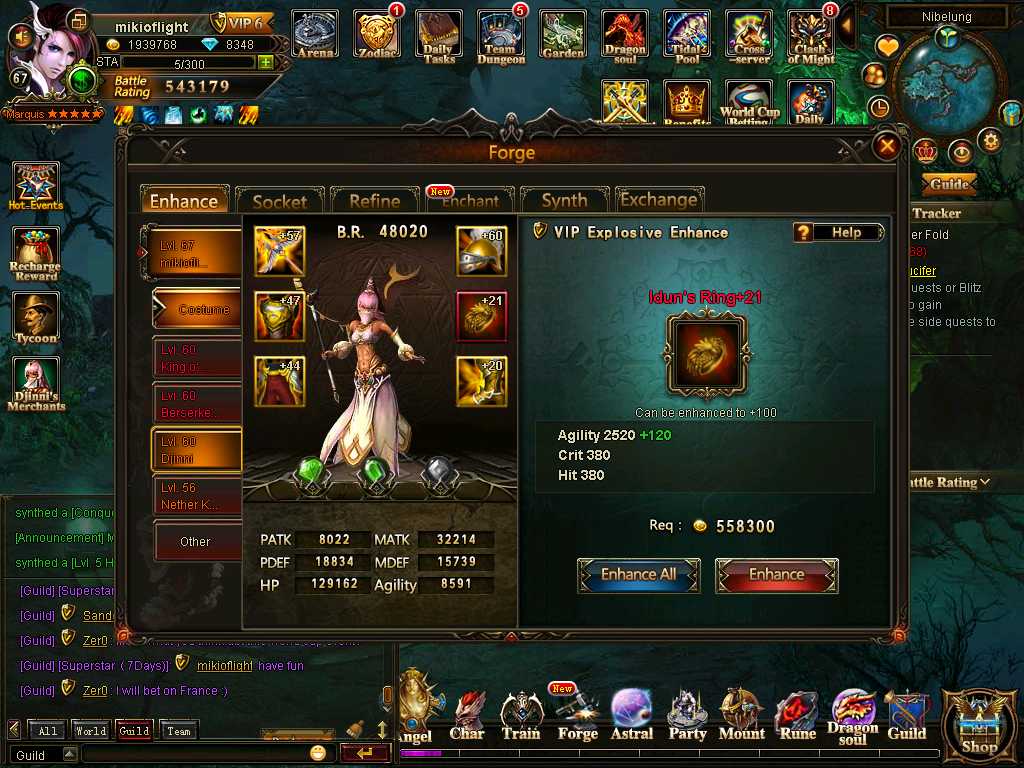The height and width of the screenshot is (768, 1024).
Task: Select the +20 golden boots slot
Action: (x=482, y=381)
